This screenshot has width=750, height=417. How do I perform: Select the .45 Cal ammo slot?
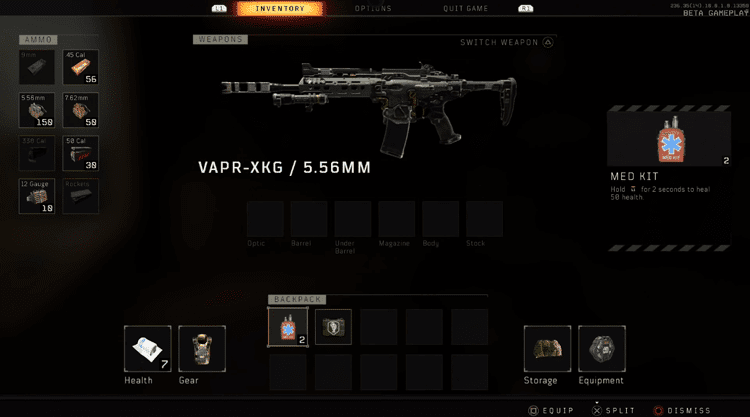[81, 66]
